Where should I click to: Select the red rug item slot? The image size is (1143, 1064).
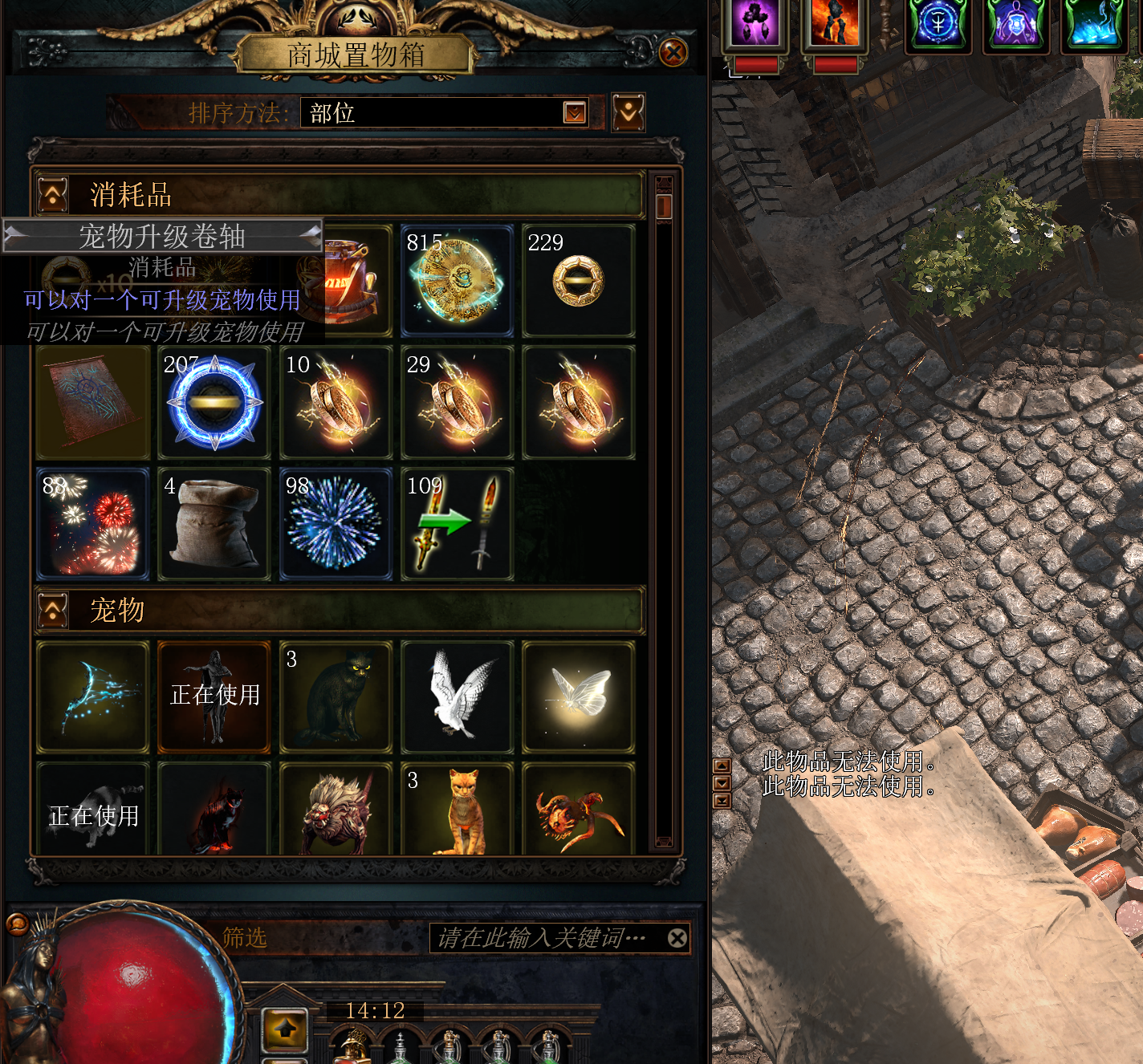tap(93, 403)
